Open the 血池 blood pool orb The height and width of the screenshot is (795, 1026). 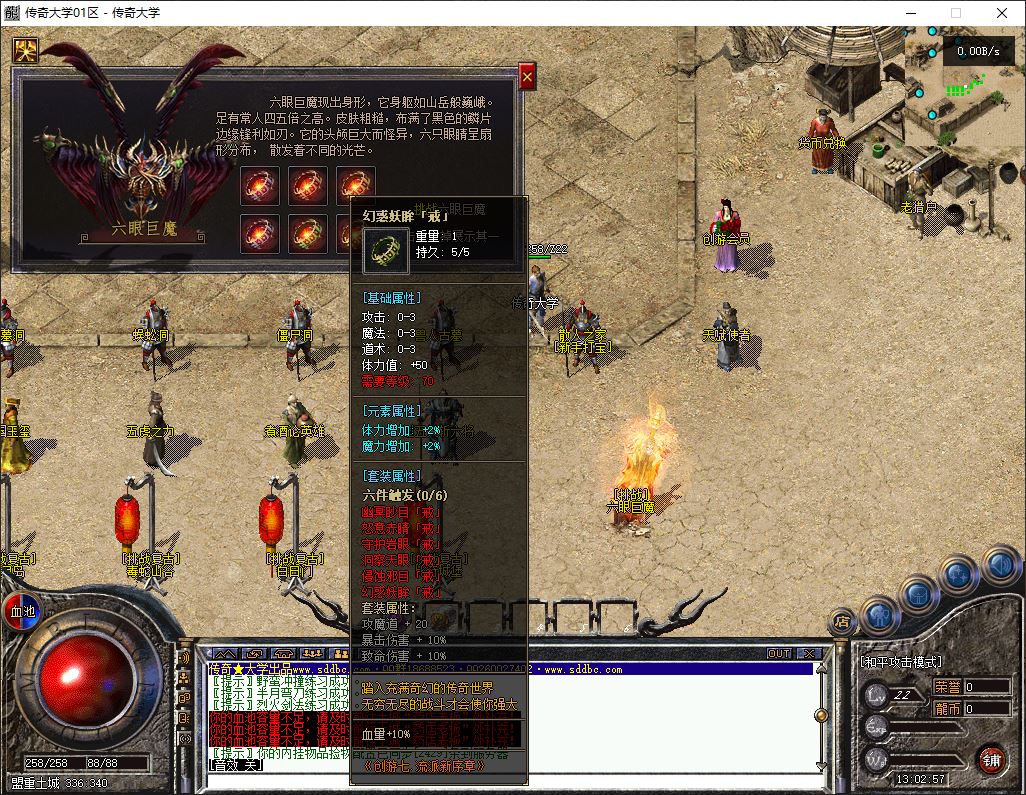pyautogui.click(x=21, y=610)
